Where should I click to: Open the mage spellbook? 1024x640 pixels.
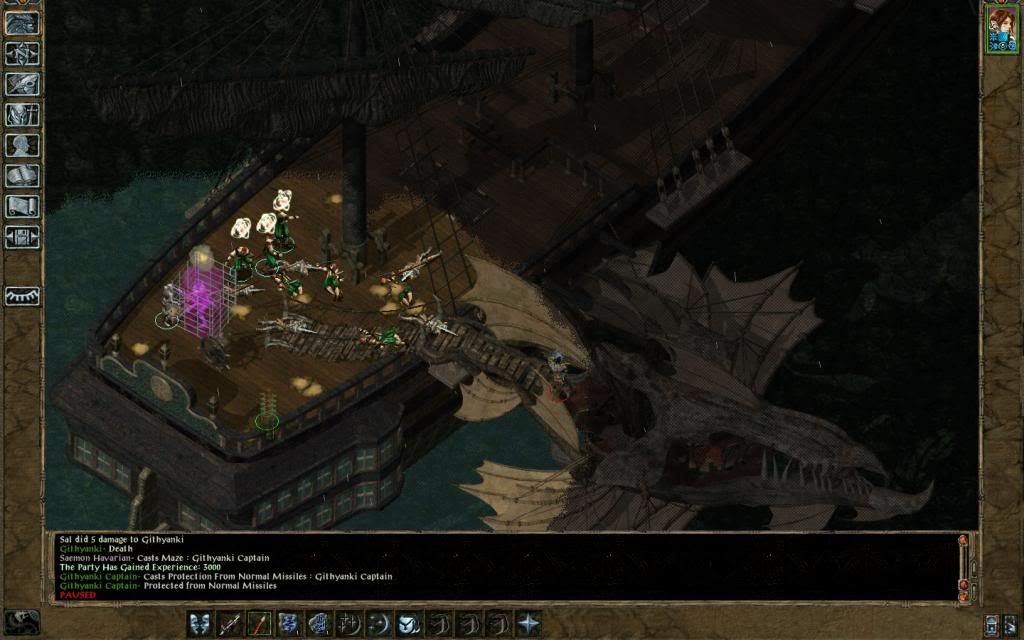tap(22, 176)
